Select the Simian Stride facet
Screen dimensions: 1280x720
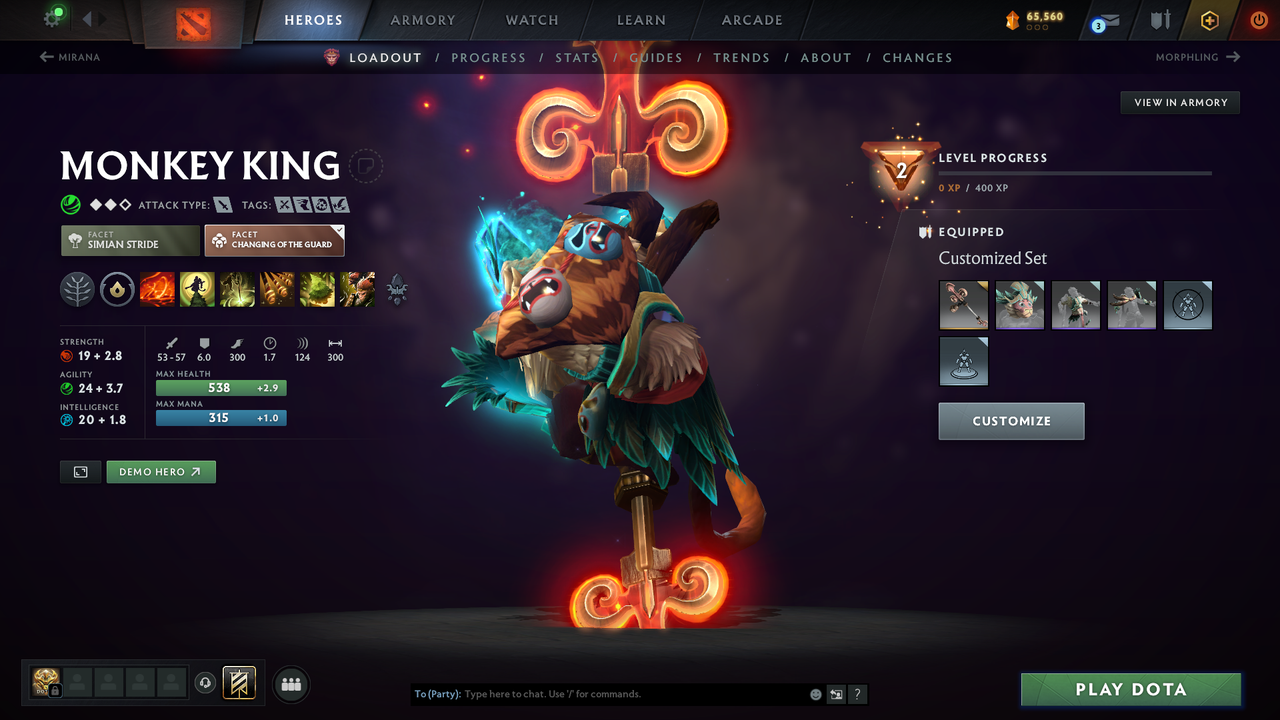[x=129, y=240]
